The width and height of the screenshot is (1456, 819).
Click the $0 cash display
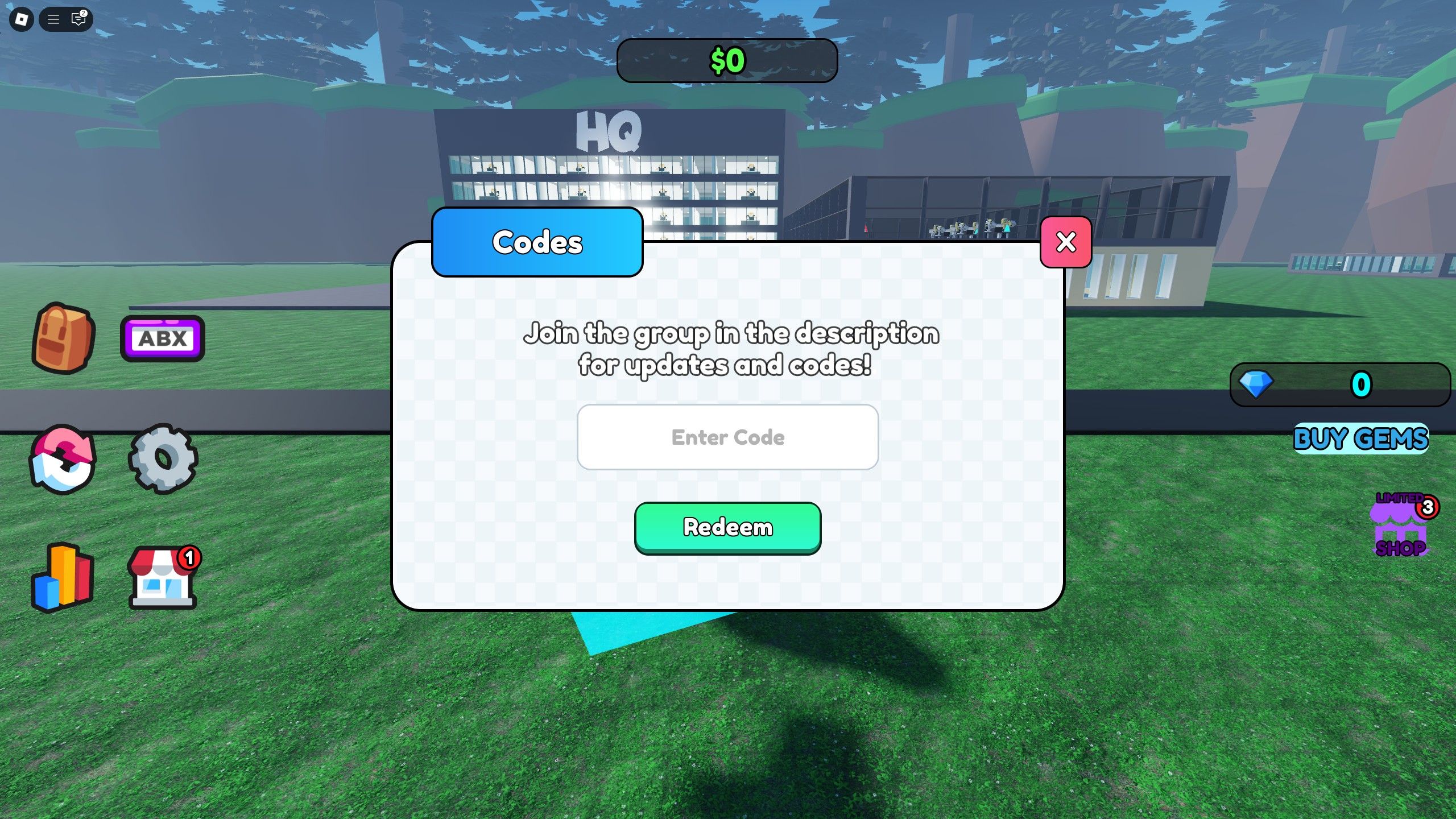[727, 60]
